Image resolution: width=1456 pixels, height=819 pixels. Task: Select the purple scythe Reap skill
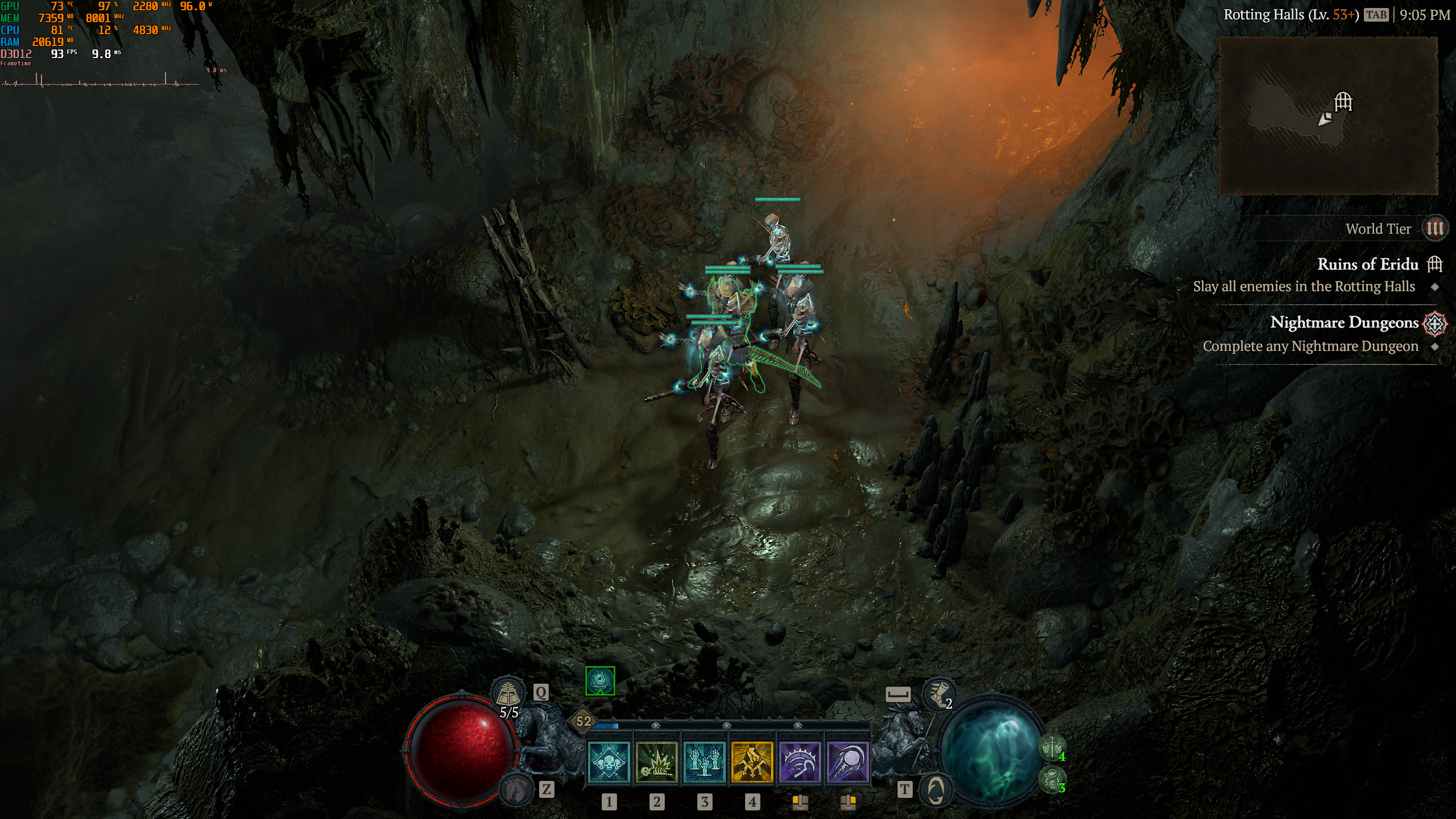pos(800,762)
